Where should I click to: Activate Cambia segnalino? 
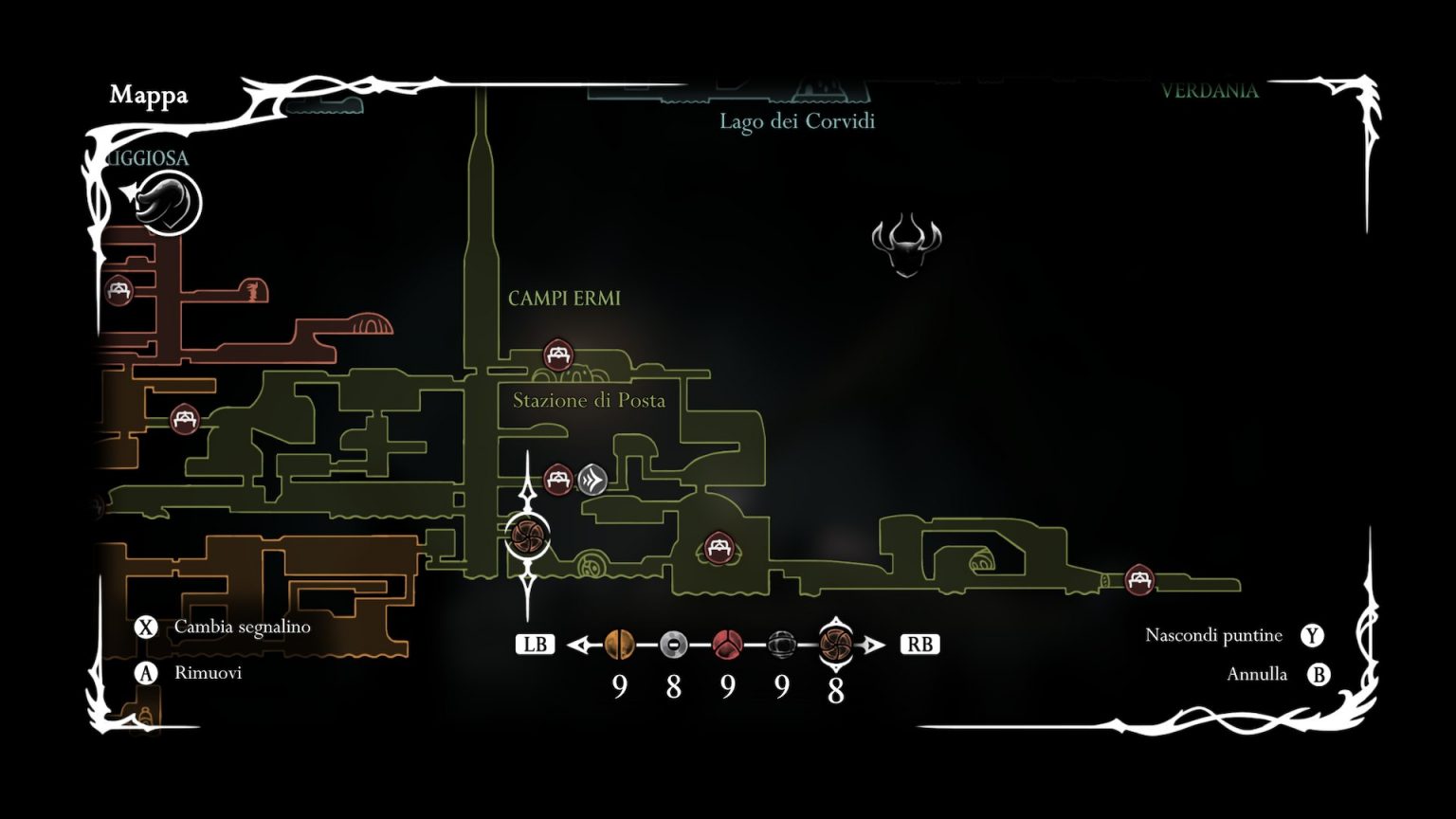(241, 627)
